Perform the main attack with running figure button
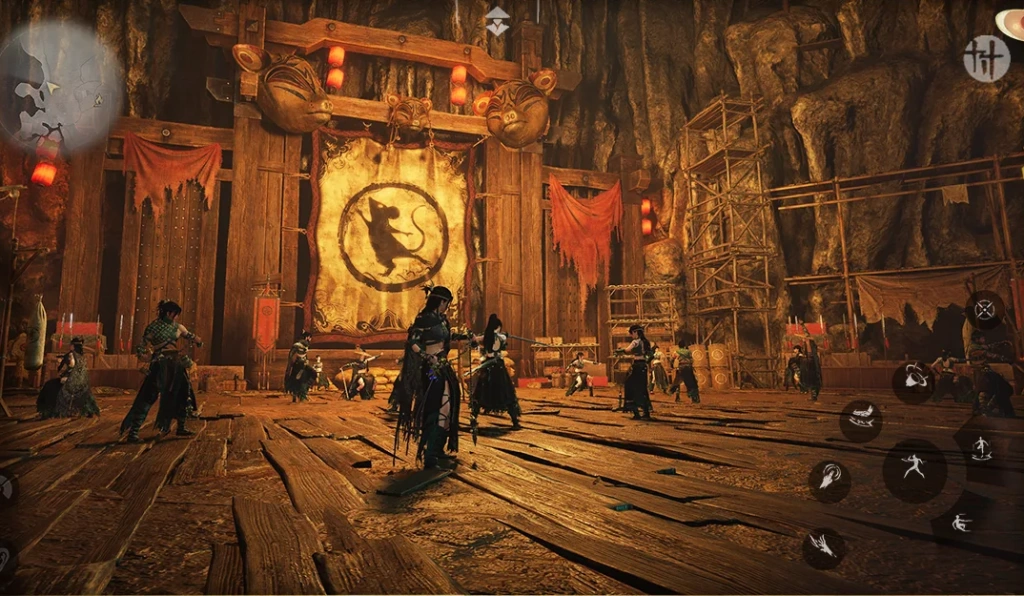Screen dimensions: 1024x596 click(914, 470)
